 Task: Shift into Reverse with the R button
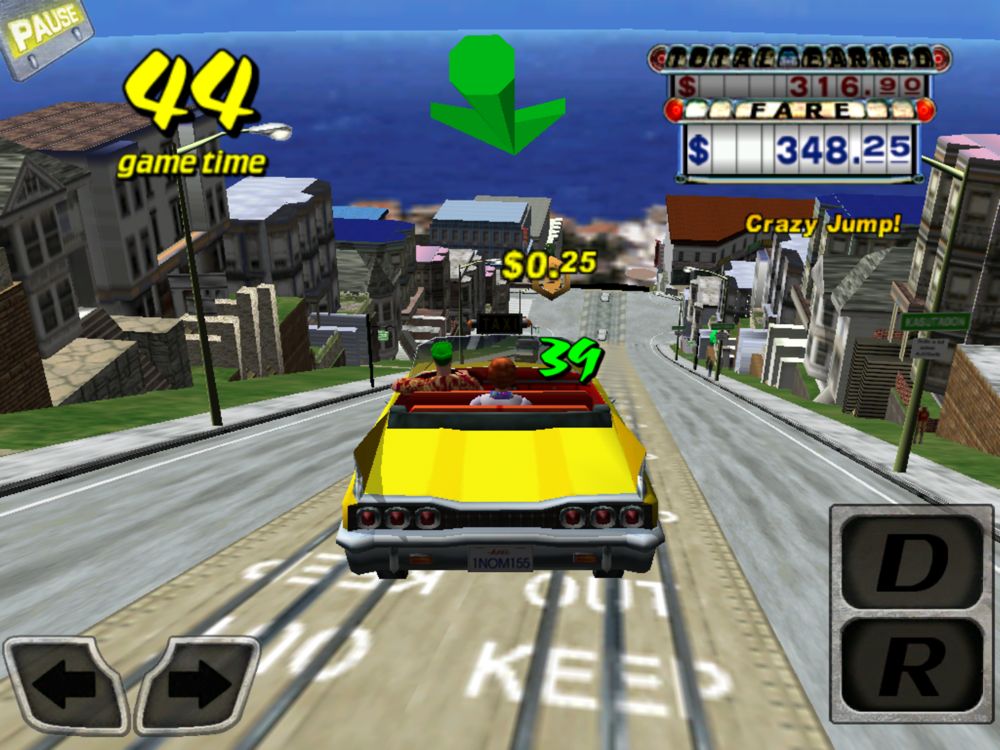[909, 664]
